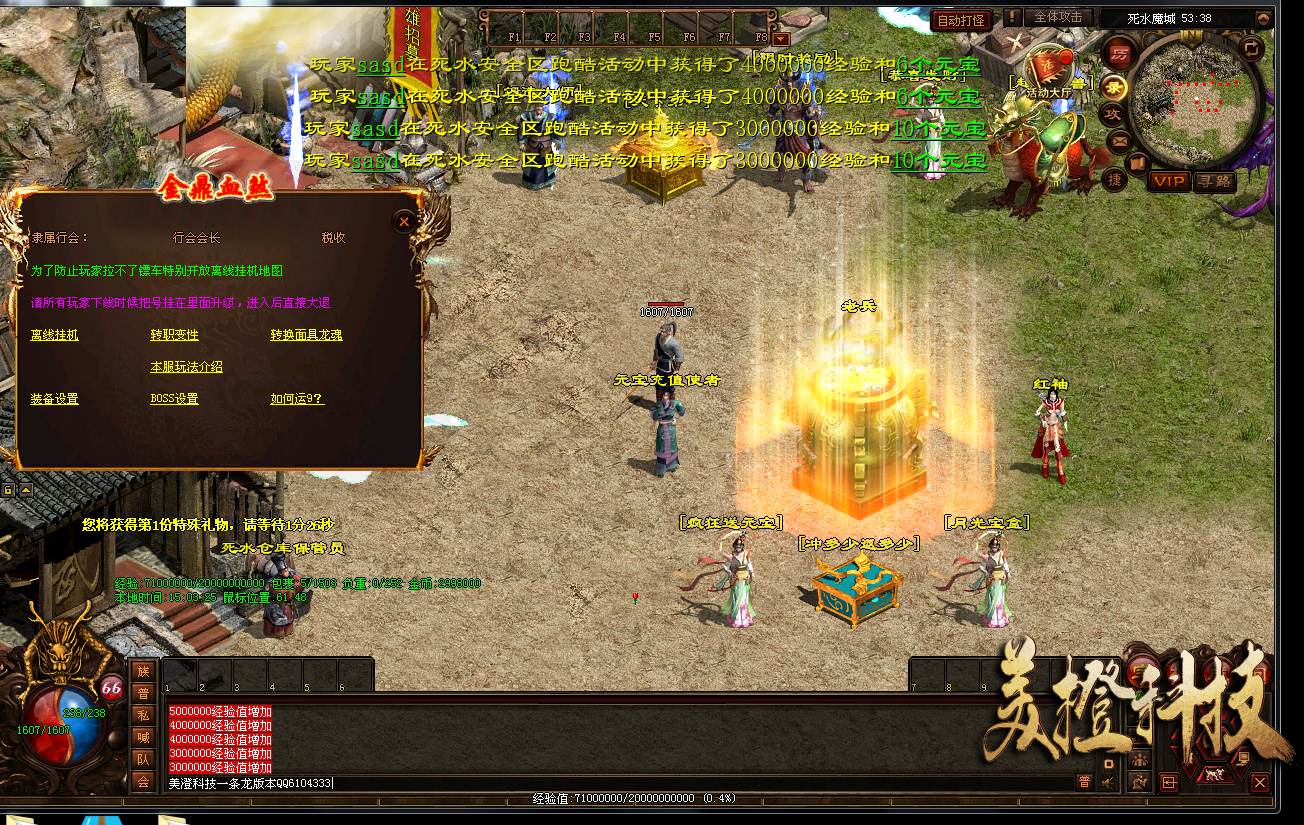Open the 普 channel selector near chat input

click(1085, 782)
